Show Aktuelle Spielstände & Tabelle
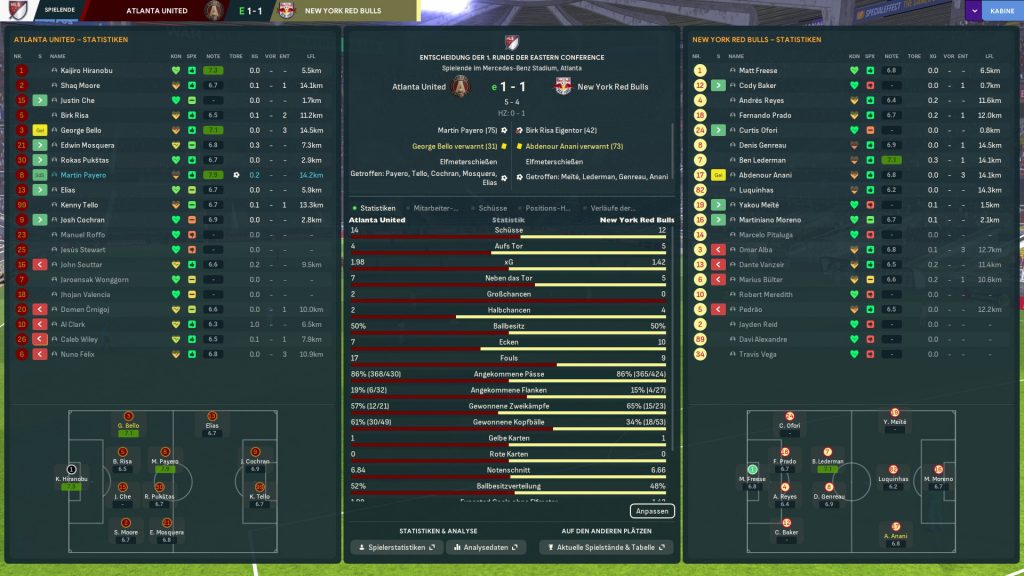1024x576 pixels. pyautogui.click(x=606, y=548)
